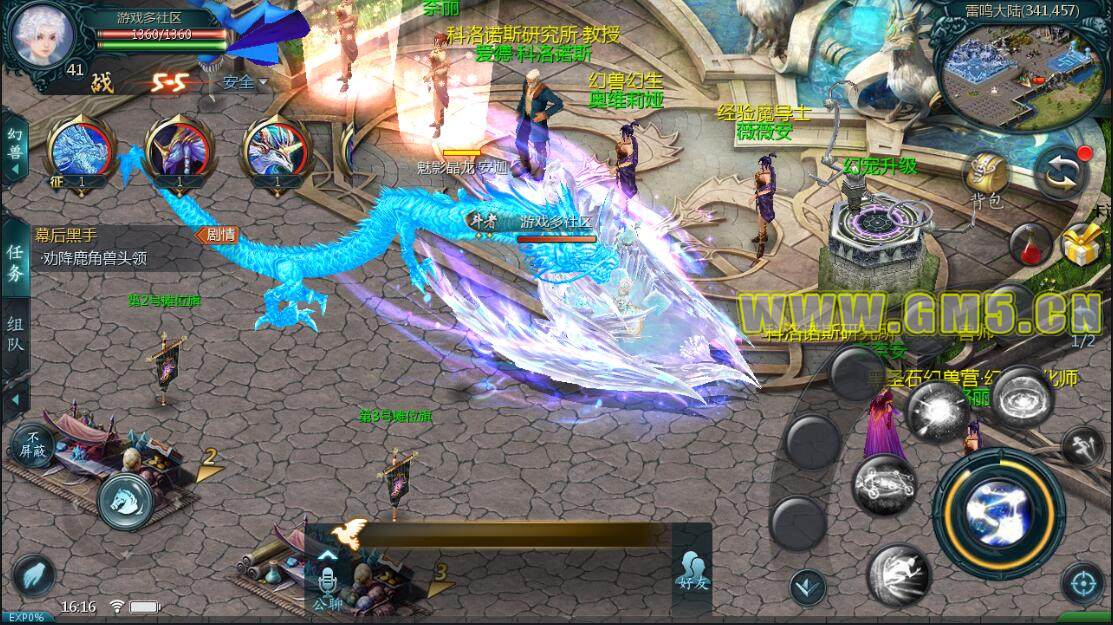Tap the horse head mount button
Screen dimensions: 1113x625
click(x=127, y=494)
